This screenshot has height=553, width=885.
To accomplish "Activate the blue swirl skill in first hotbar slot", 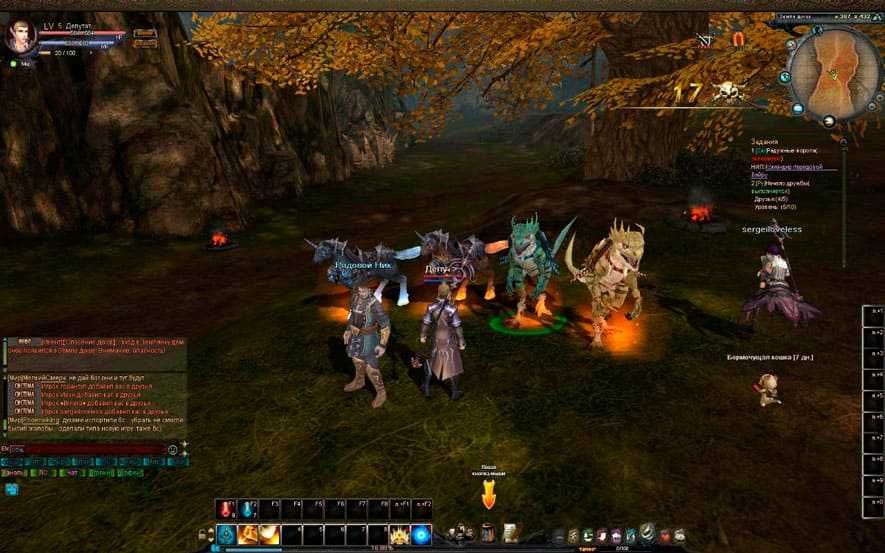I will (x=226, y=534).
